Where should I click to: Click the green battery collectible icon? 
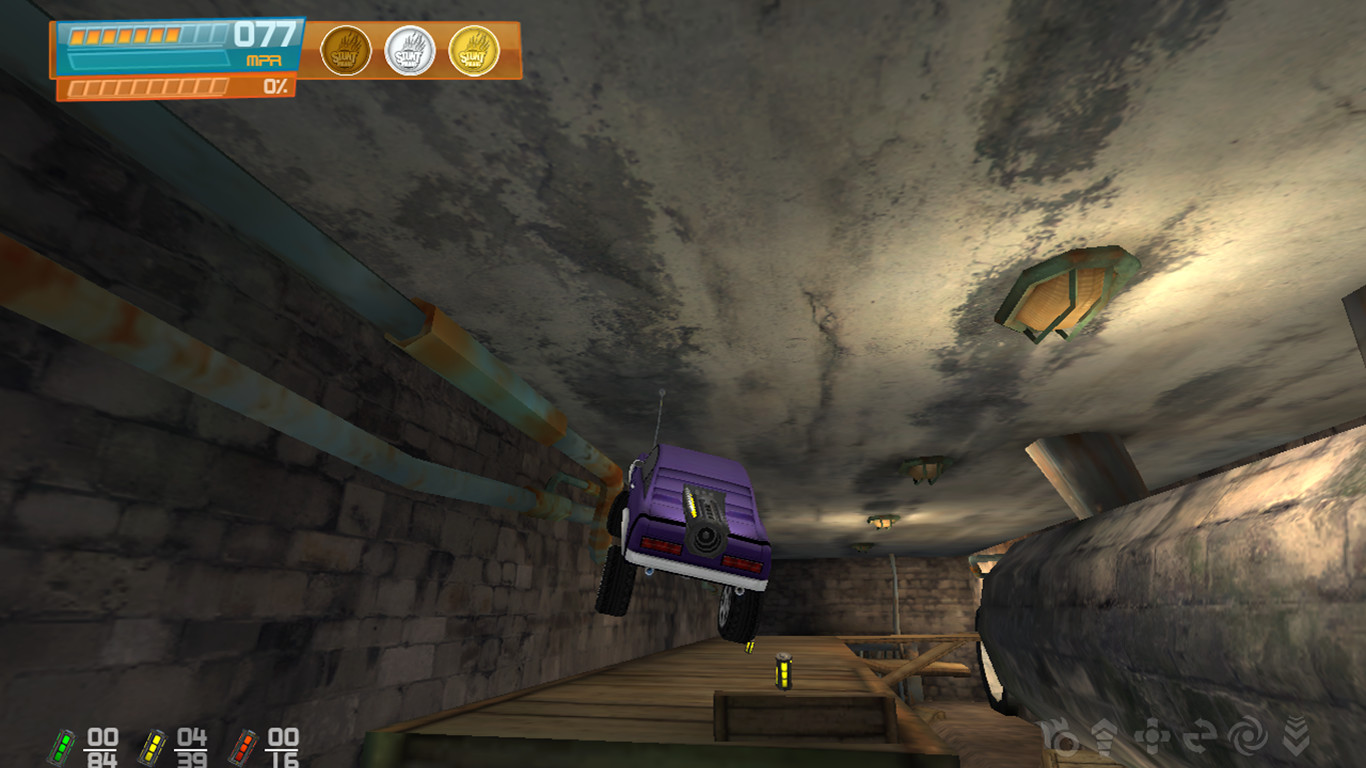64,747
